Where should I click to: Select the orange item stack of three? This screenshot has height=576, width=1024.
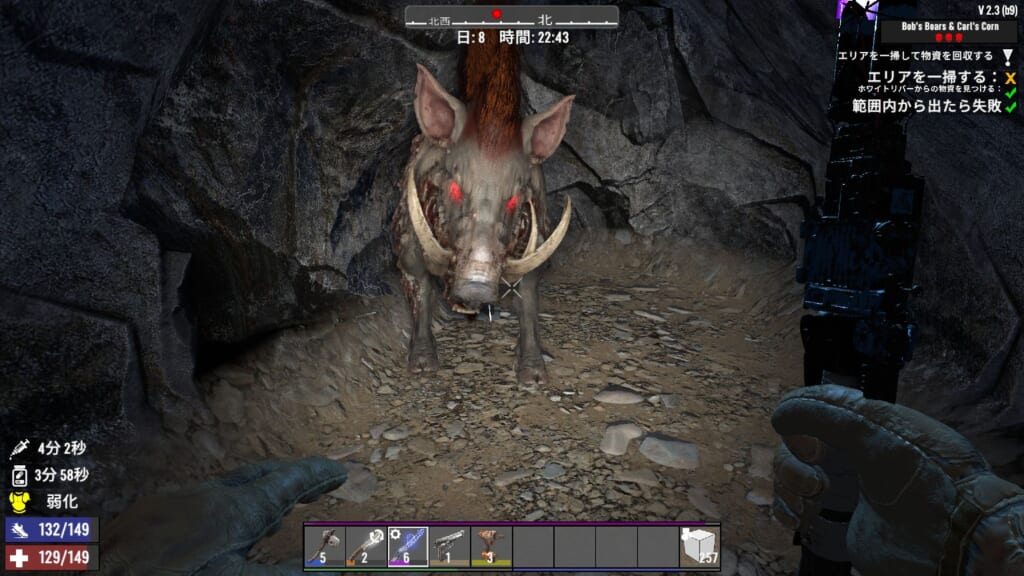491,547
